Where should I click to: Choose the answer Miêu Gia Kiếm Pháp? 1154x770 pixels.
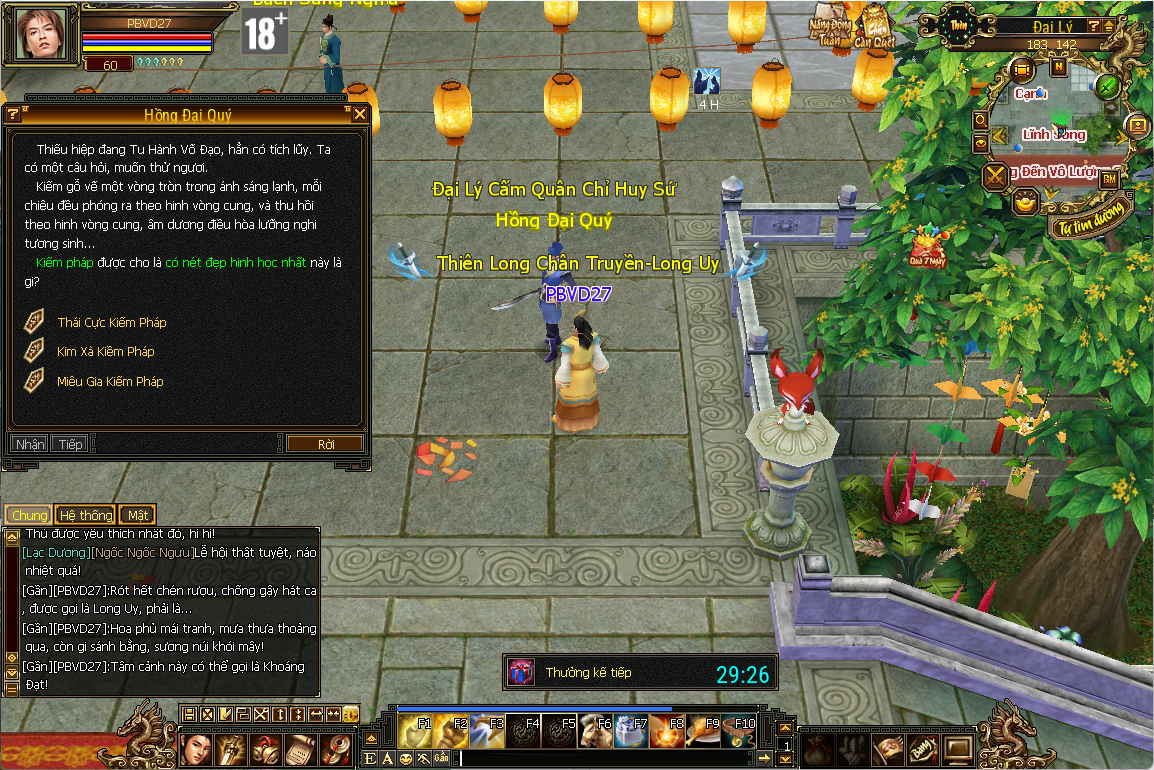(x=109, y=382)
